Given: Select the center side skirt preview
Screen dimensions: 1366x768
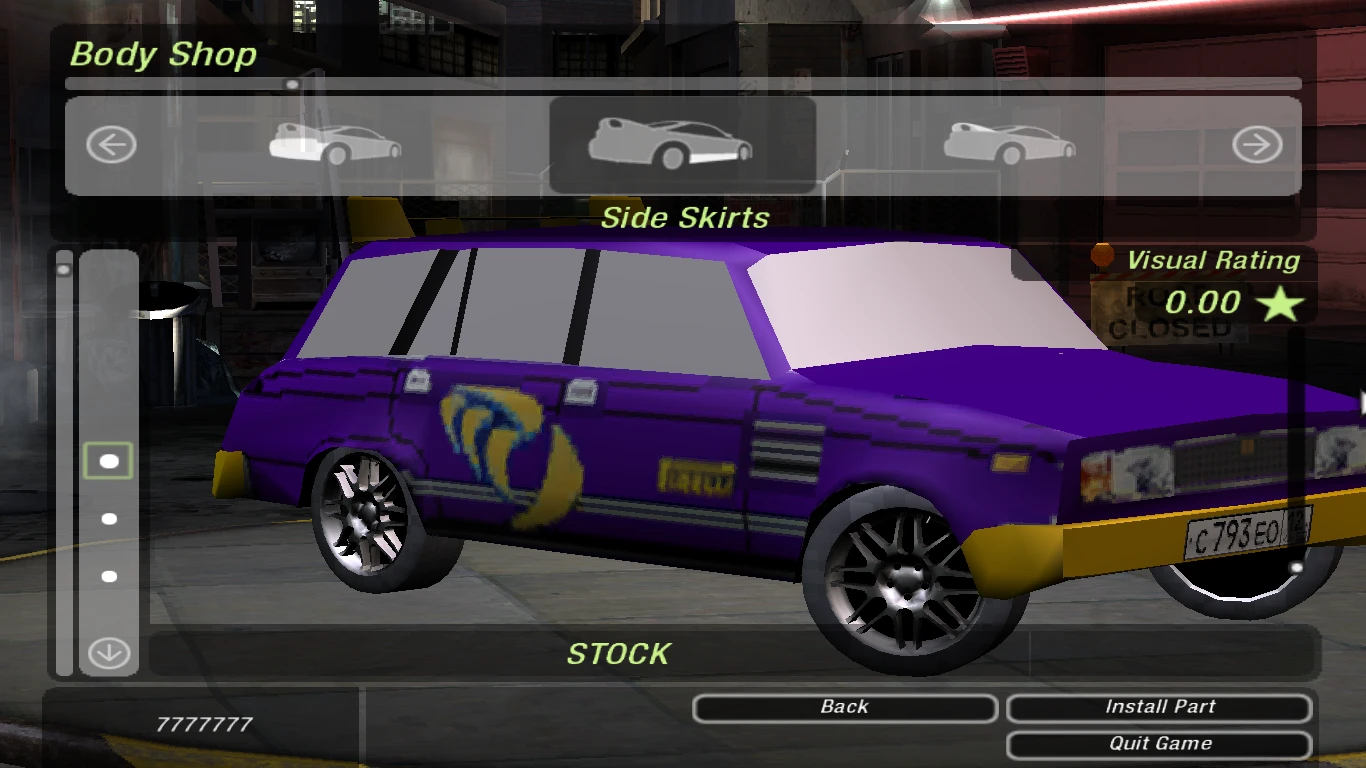Looking at the screenshot, I should tap(682, 145).
